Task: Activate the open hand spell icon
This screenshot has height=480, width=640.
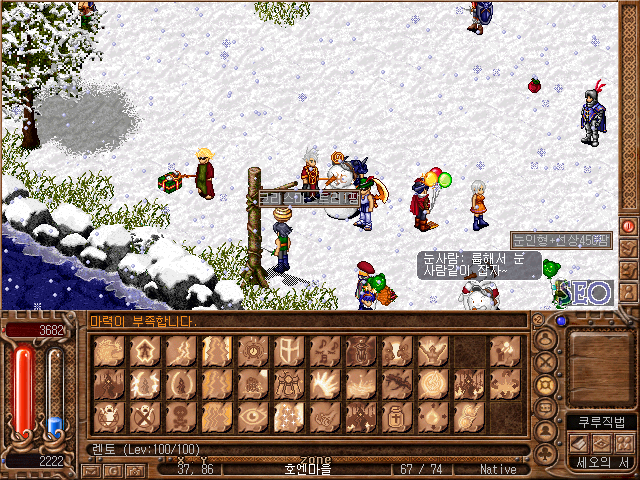Action: tap(324, 383)
